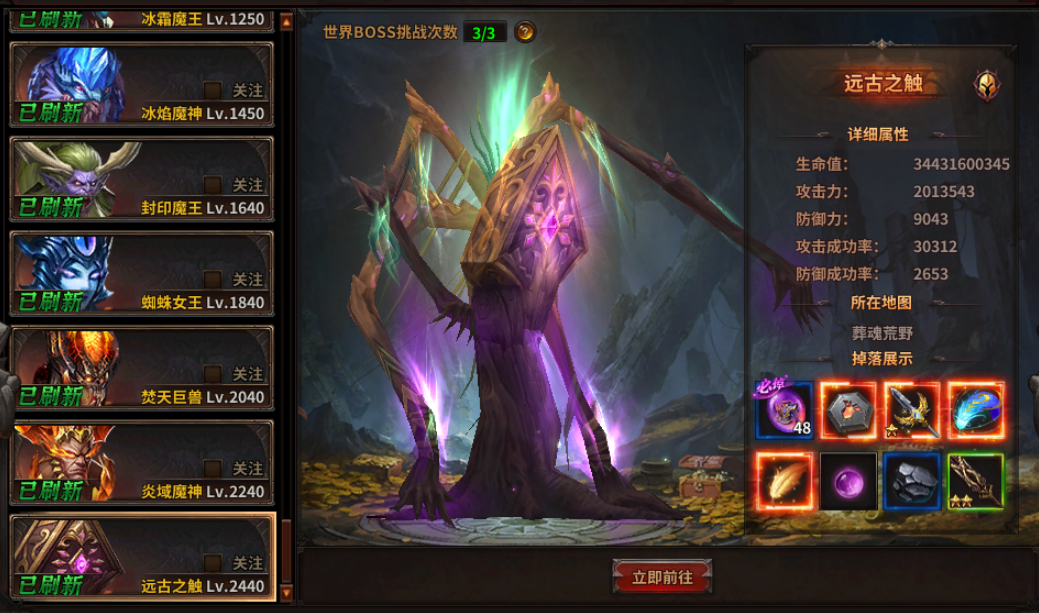Select the 冰焰魔神 Lv.1450 boss entry

coord(140,88)
